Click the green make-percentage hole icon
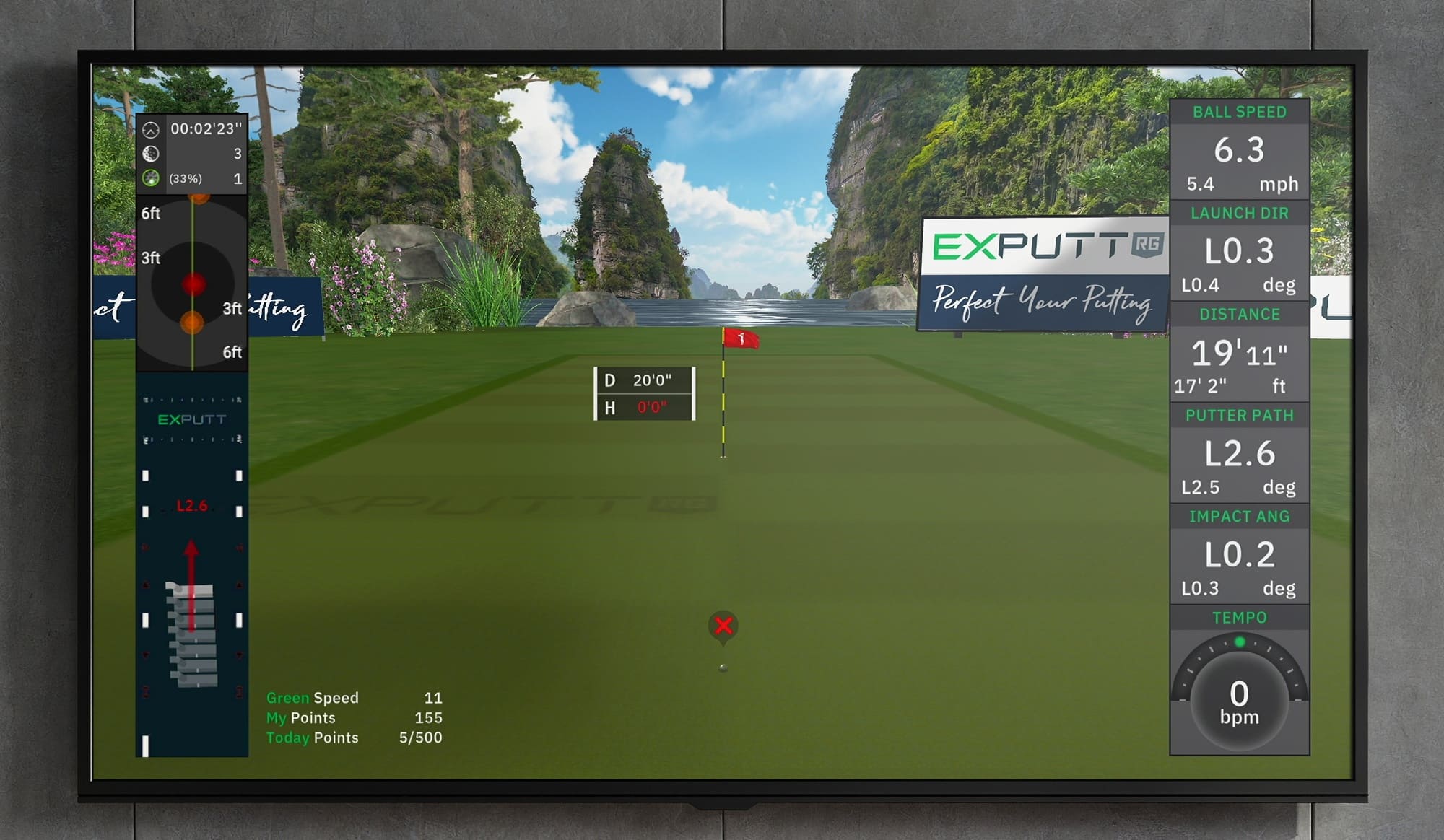The width and height of the screenshot is (1444, 840). [x=151, y=178]
